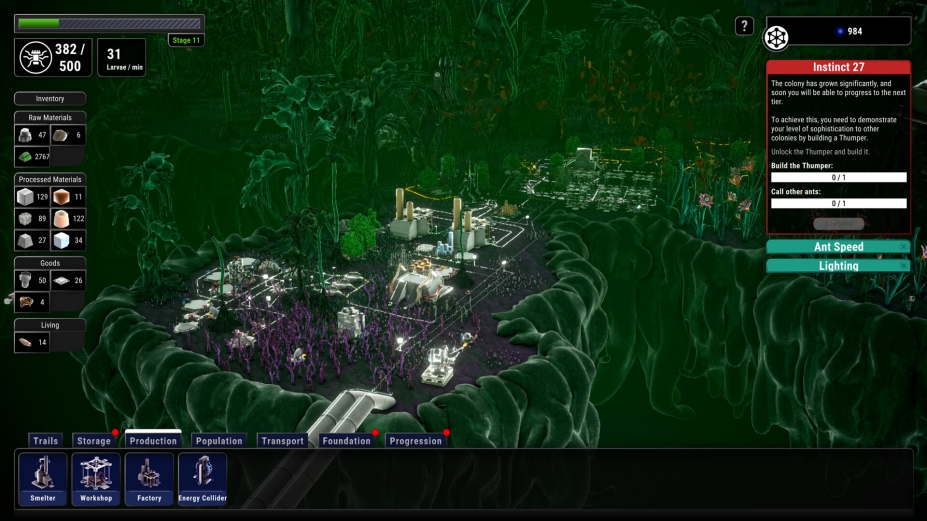Switch to the Trails tab

(45, 441)
